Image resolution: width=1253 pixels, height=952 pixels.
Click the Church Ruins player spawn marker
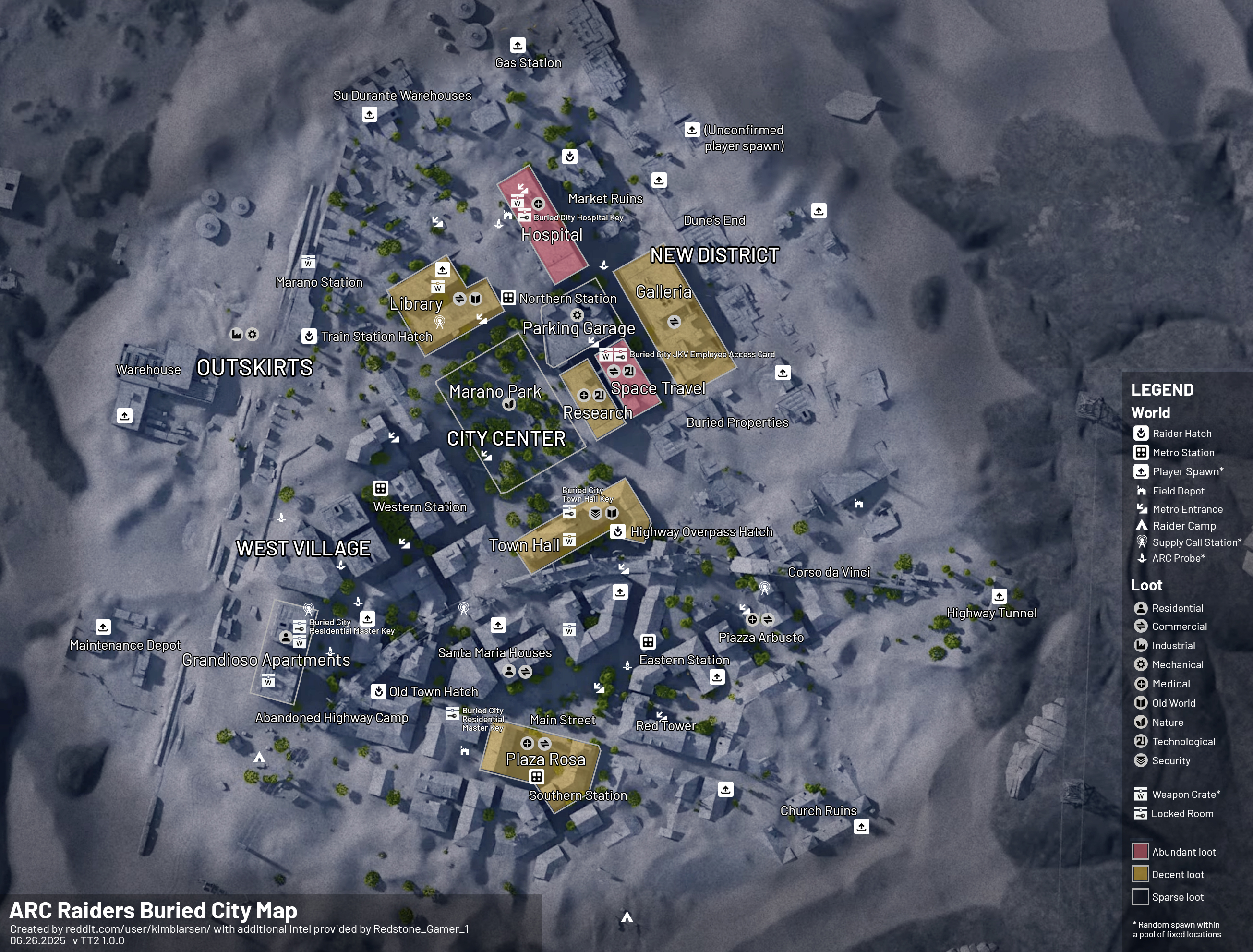pyautogui.click(x=861, y=827)
